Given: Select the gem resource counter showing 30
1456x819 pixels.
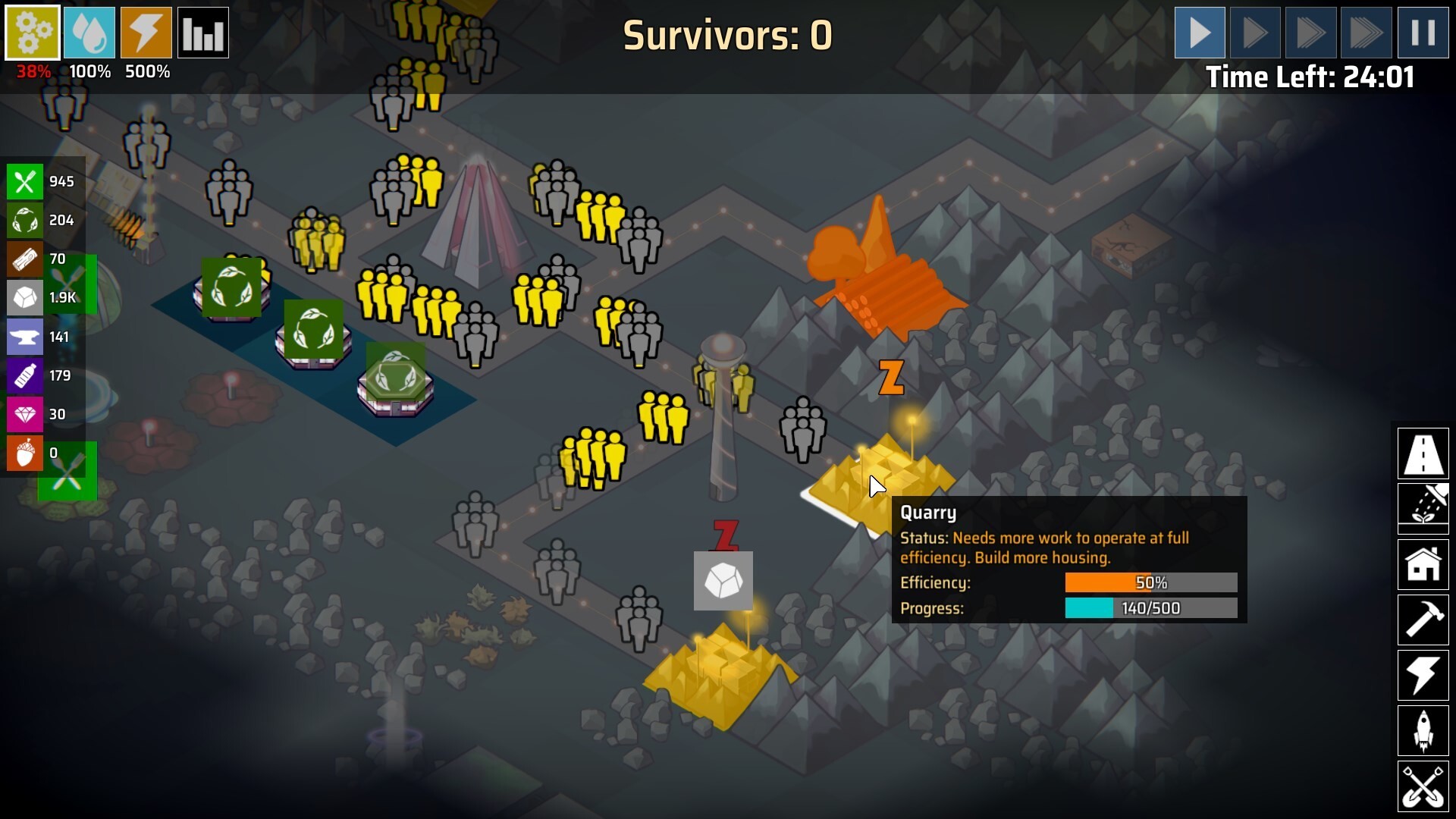Looking at the screenshot, I should [25, 414].
